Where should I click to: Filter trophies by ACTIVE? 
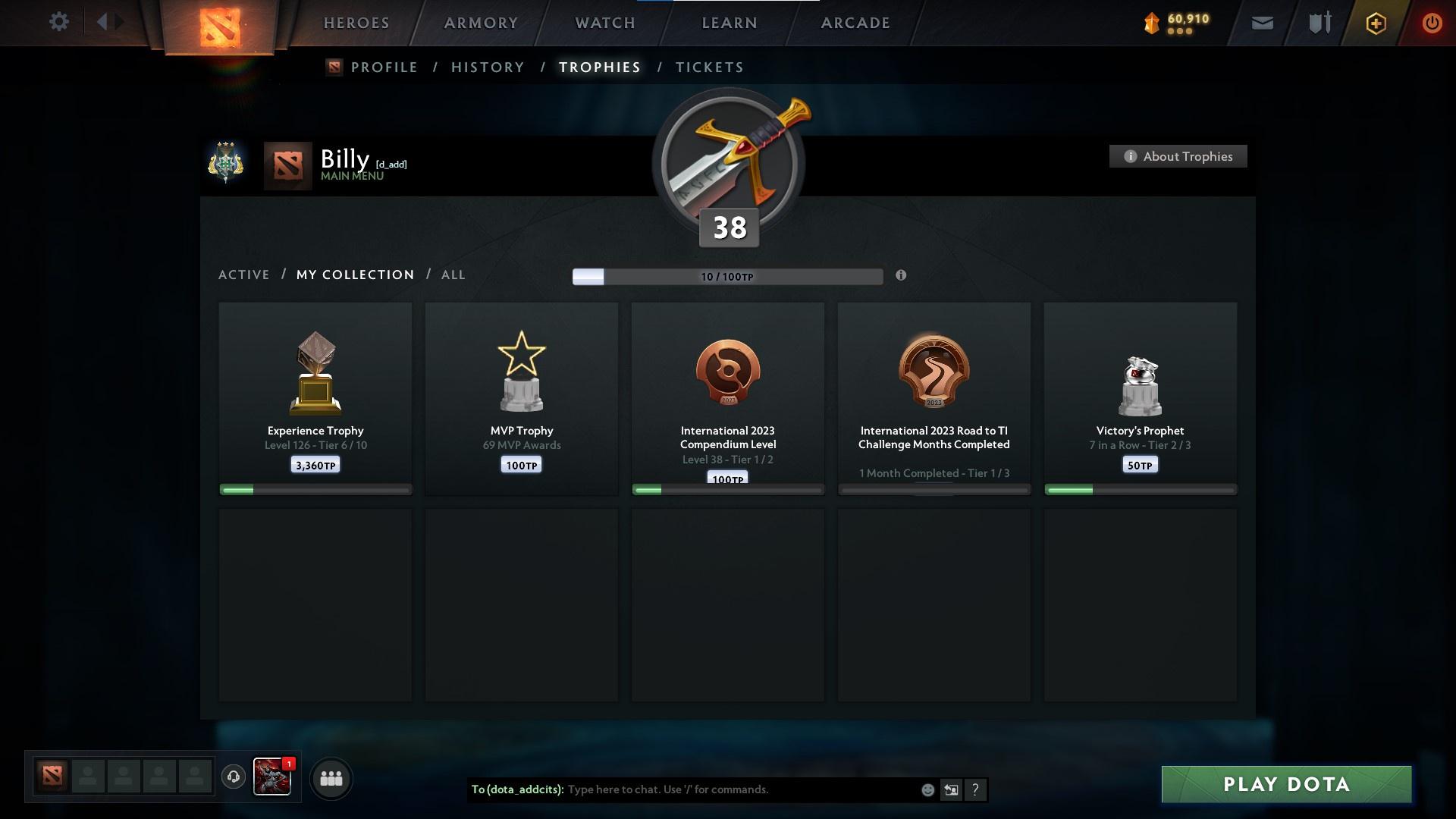coord(243,275)
